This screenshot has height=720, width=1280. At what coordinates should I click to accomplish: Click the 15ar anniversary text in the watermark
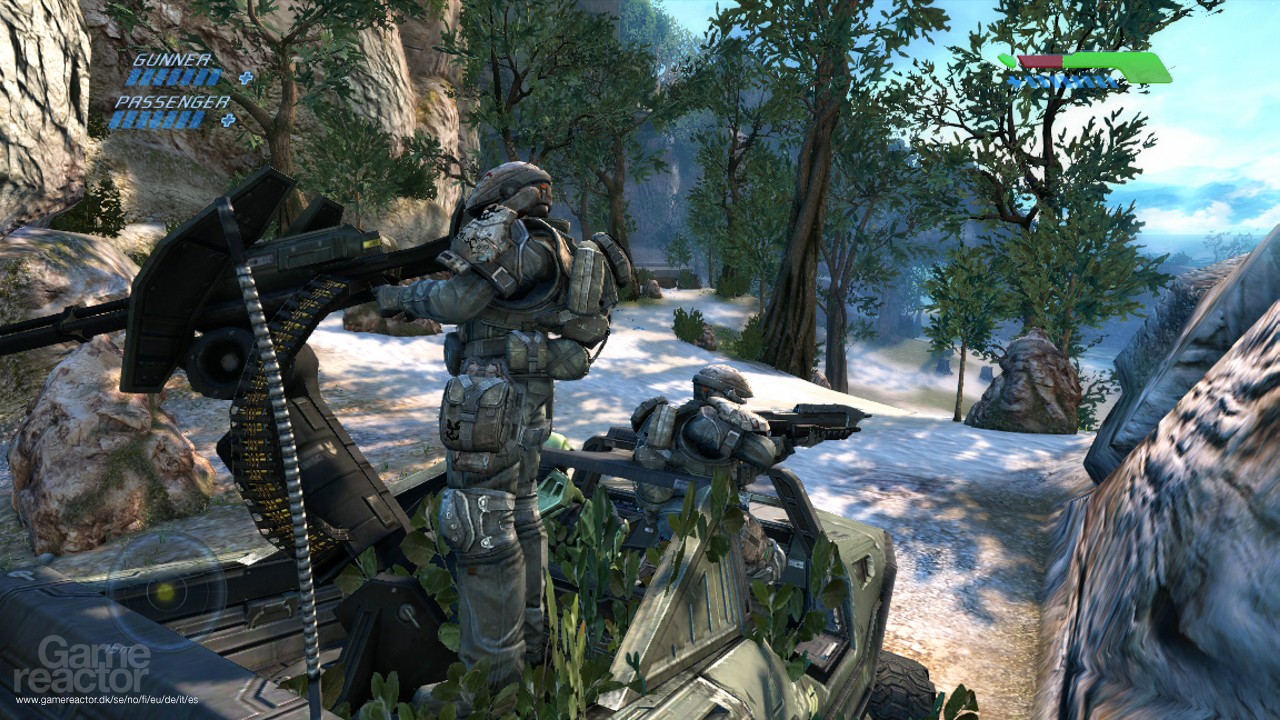116,648
